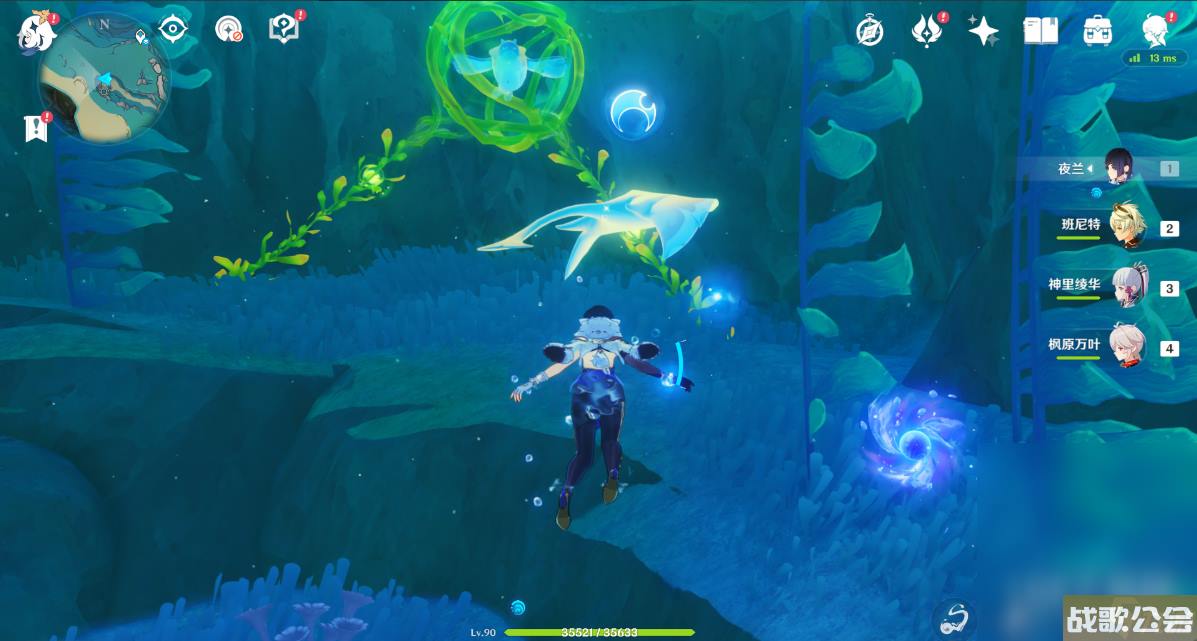Open the wish star icon
Screen dimensions: 1197x641
[x=983, y=31]
